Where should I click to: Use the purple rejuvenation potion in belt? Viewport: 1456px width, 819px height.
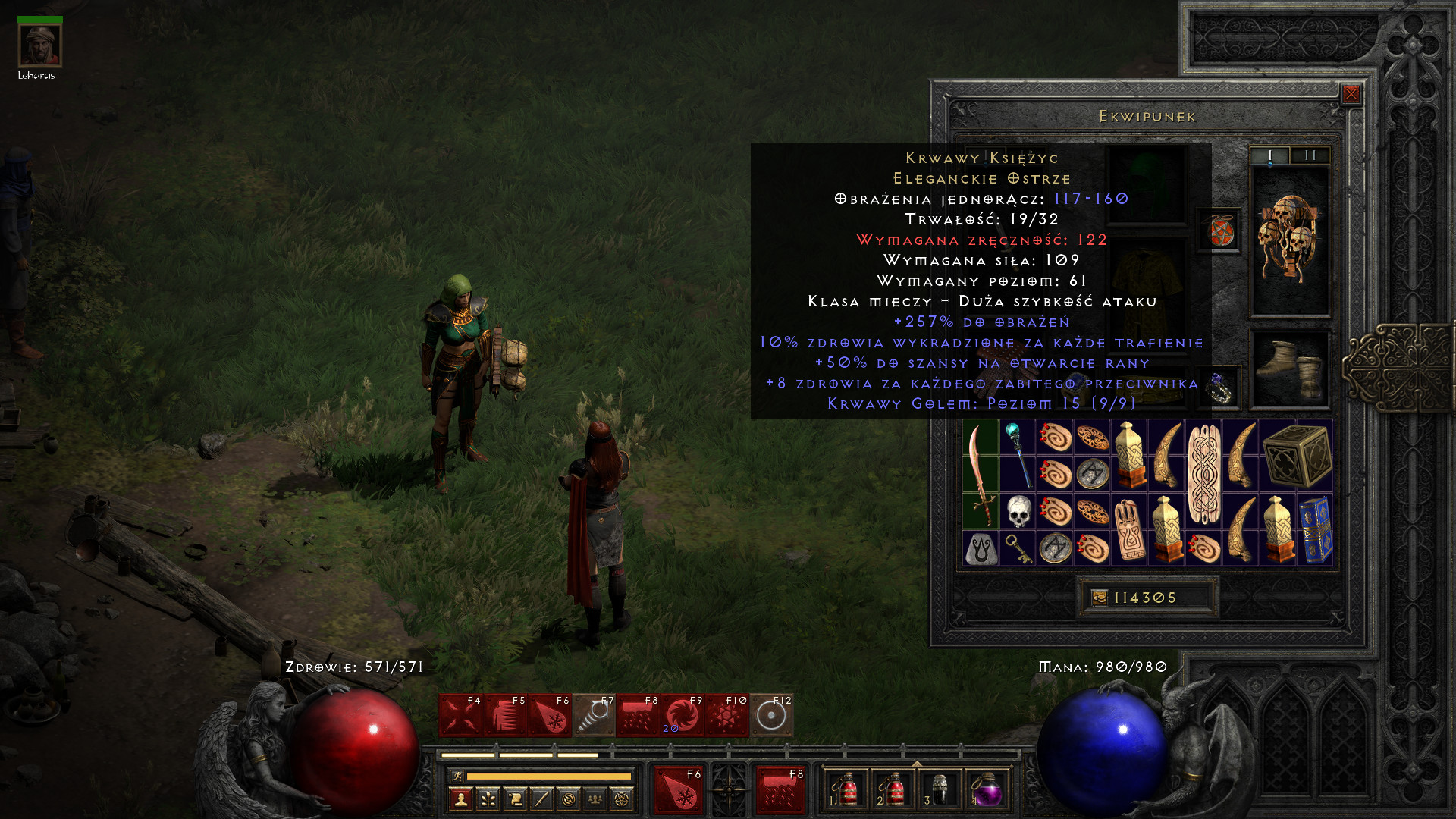(x=986, y=790)
